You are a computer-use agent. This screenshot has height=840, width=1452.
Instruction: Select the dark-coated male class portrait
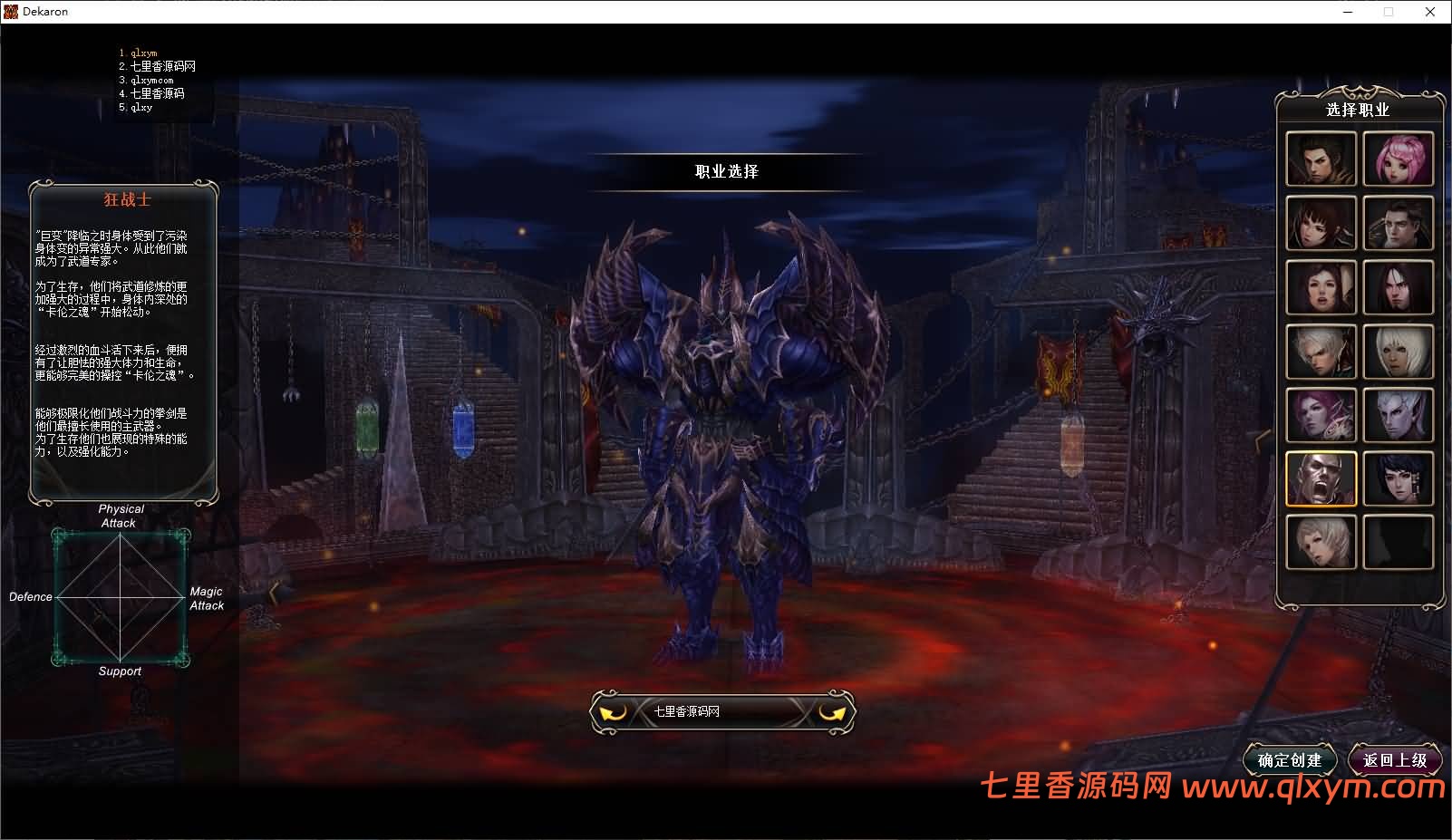(1399, 222)
